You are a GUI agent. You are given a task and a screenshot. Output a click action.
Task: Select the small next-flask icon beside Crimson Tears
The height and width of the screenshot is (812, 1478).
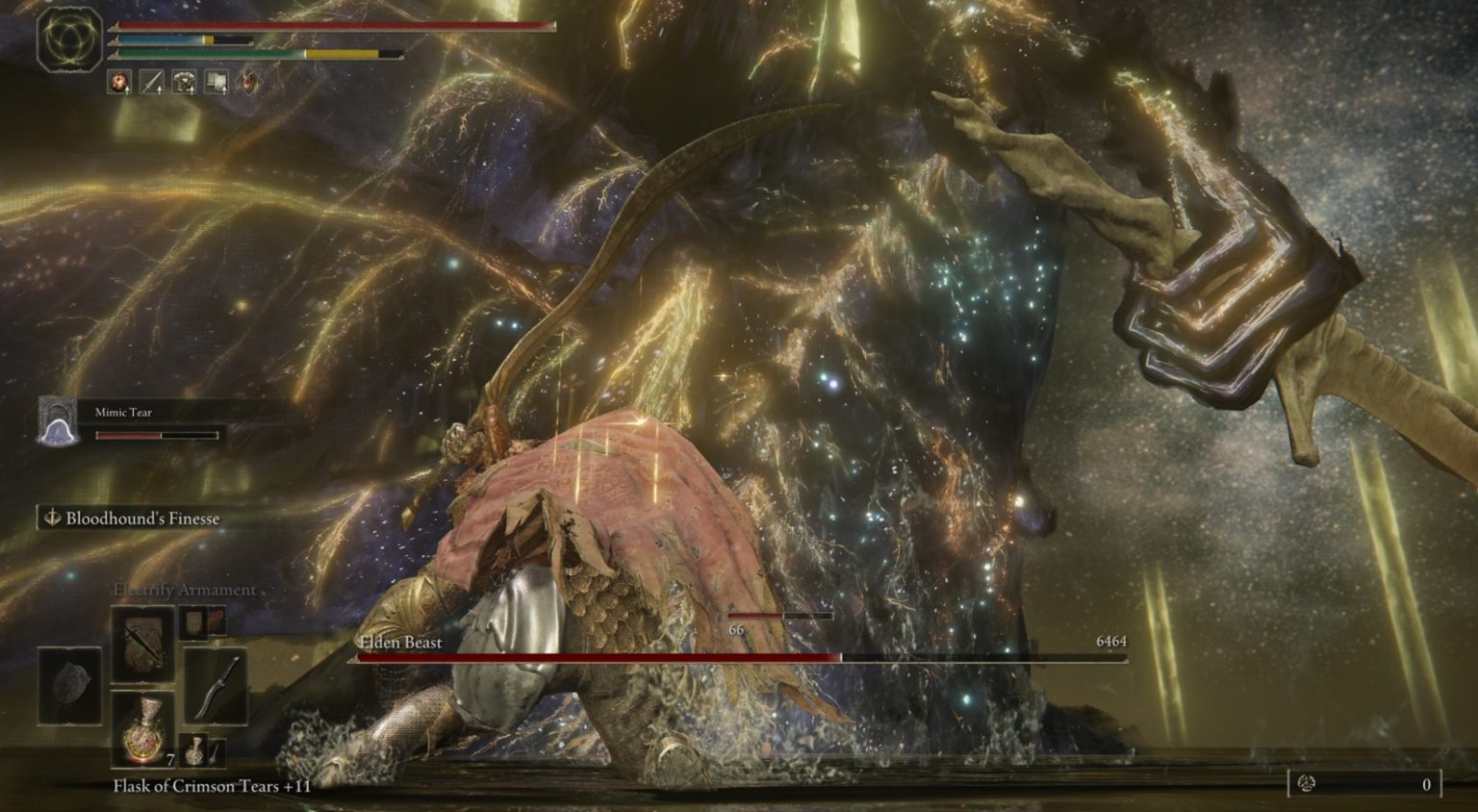(x=196, y=750)
